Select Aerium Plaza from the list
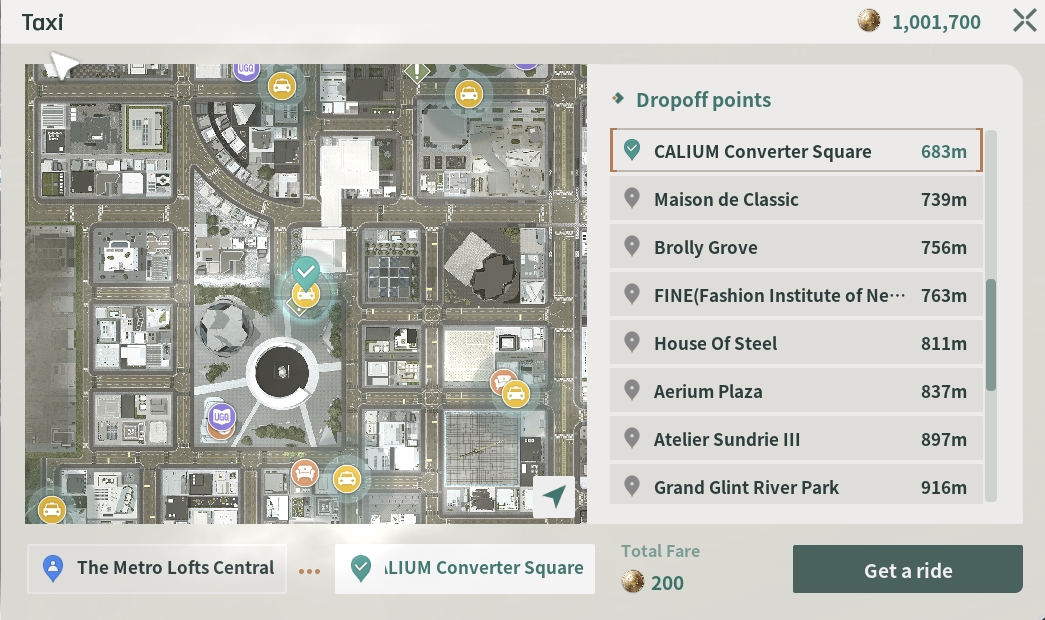Screen dimensions: 1045x620 [796, 391]
